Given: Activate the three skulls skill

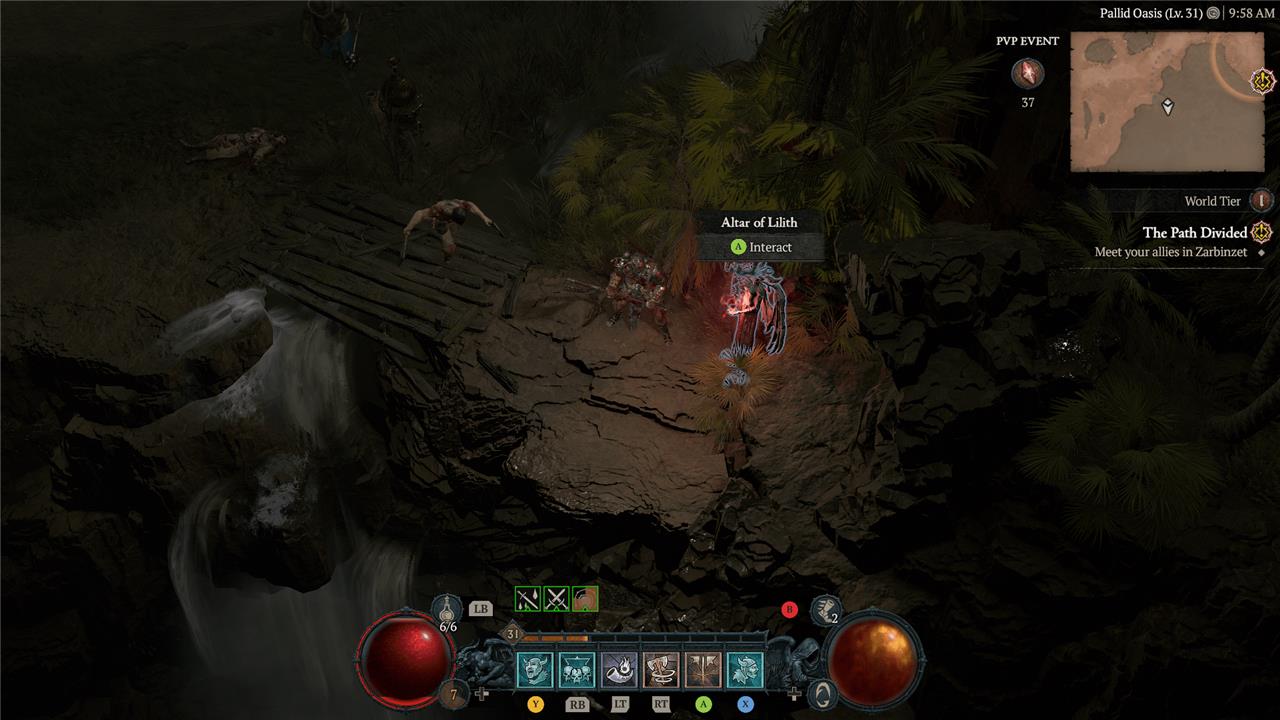Looking at the screenshot, I should (577, 670).
